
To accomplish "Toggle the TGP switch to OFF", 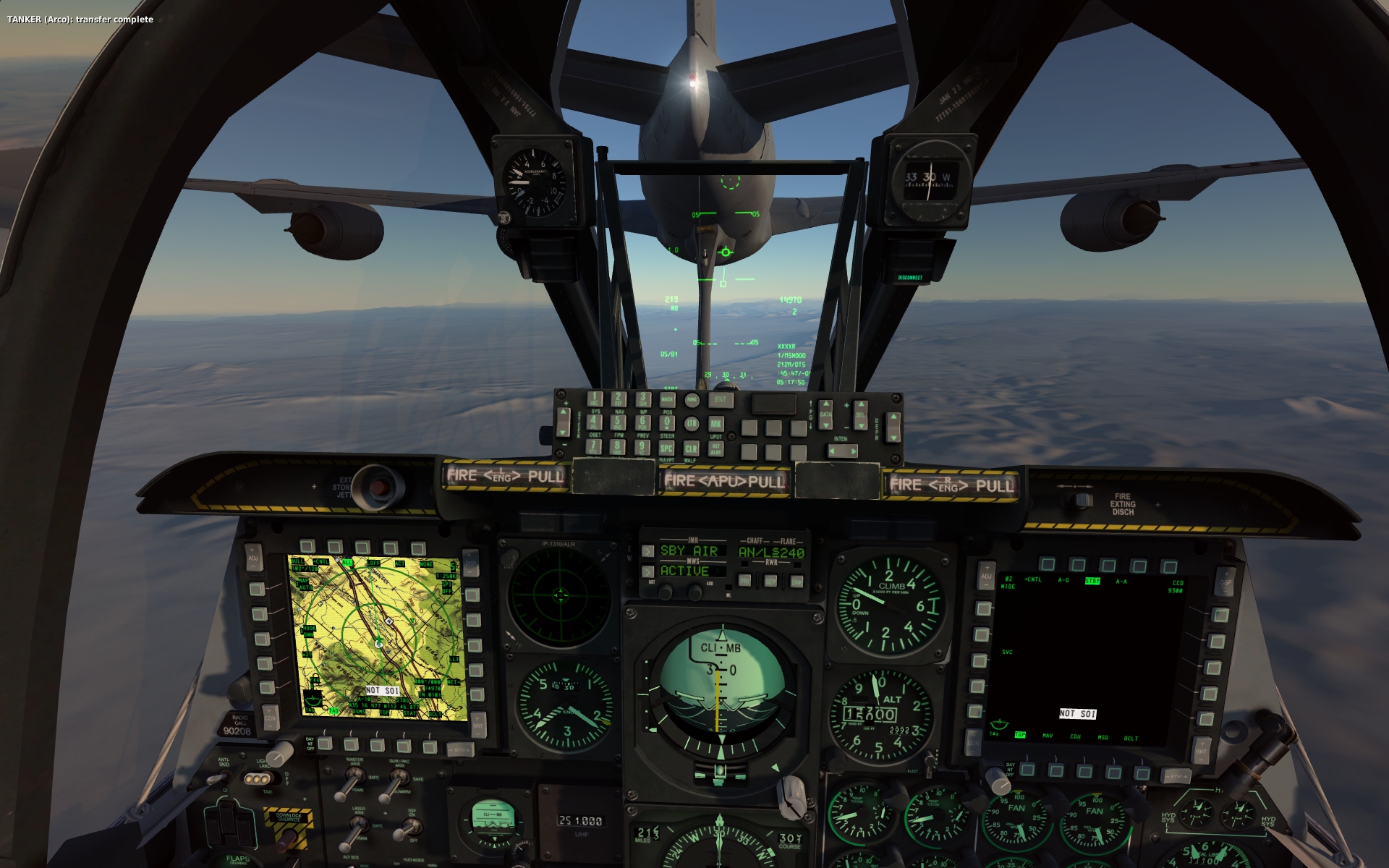I will pos(411,827).
